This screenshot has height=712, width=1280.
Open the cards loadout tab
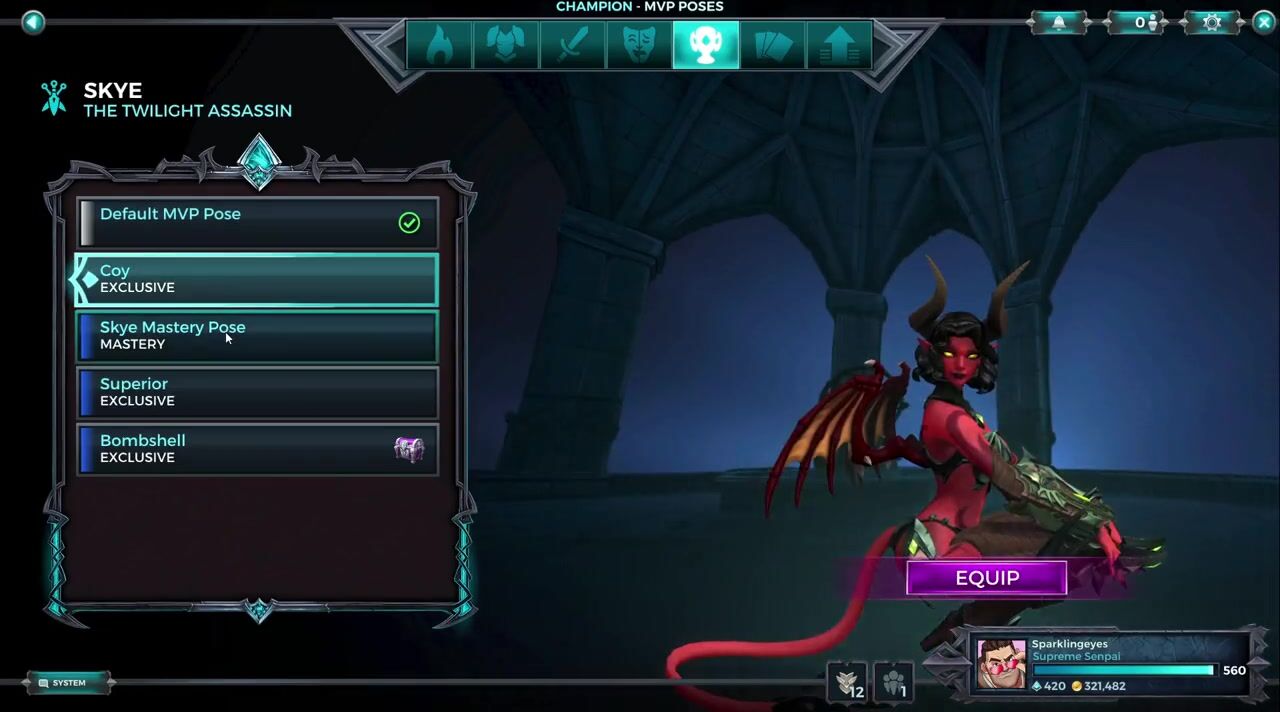click(772, 45)
